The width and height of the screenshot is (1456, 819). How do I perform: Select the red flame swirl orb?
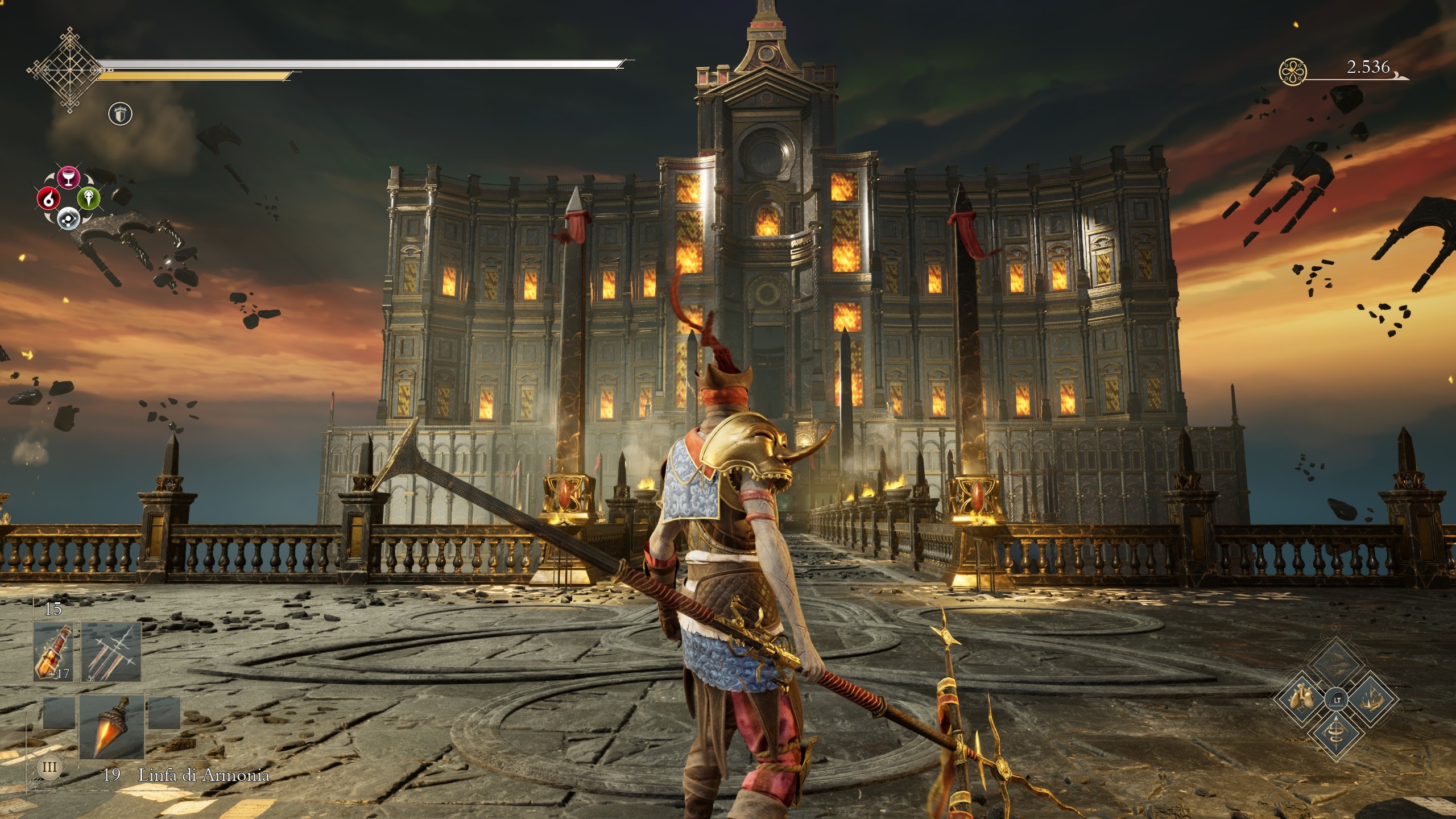coord(49,198)
